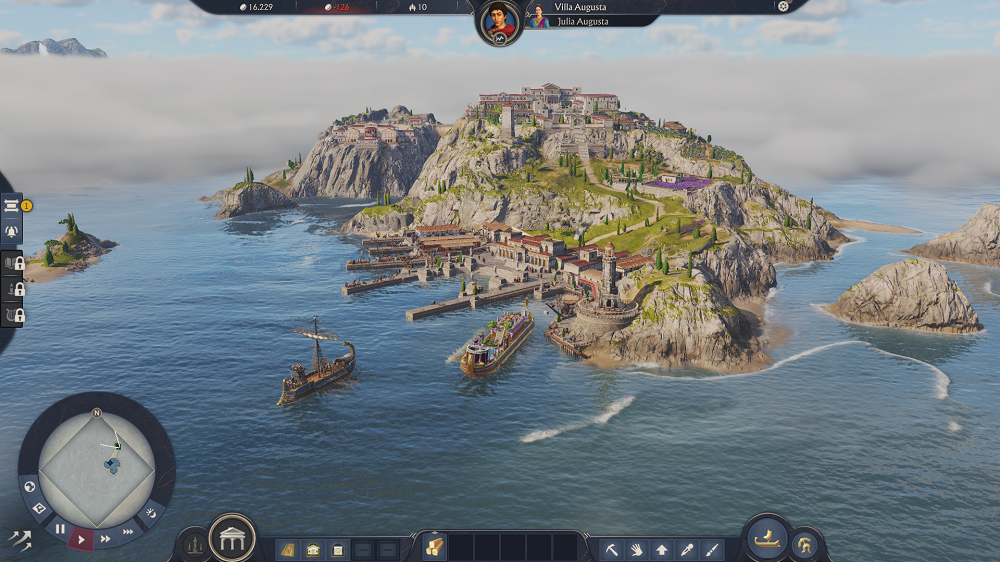
Task: Select the paintbrush tool
Action: click(711, 549)
